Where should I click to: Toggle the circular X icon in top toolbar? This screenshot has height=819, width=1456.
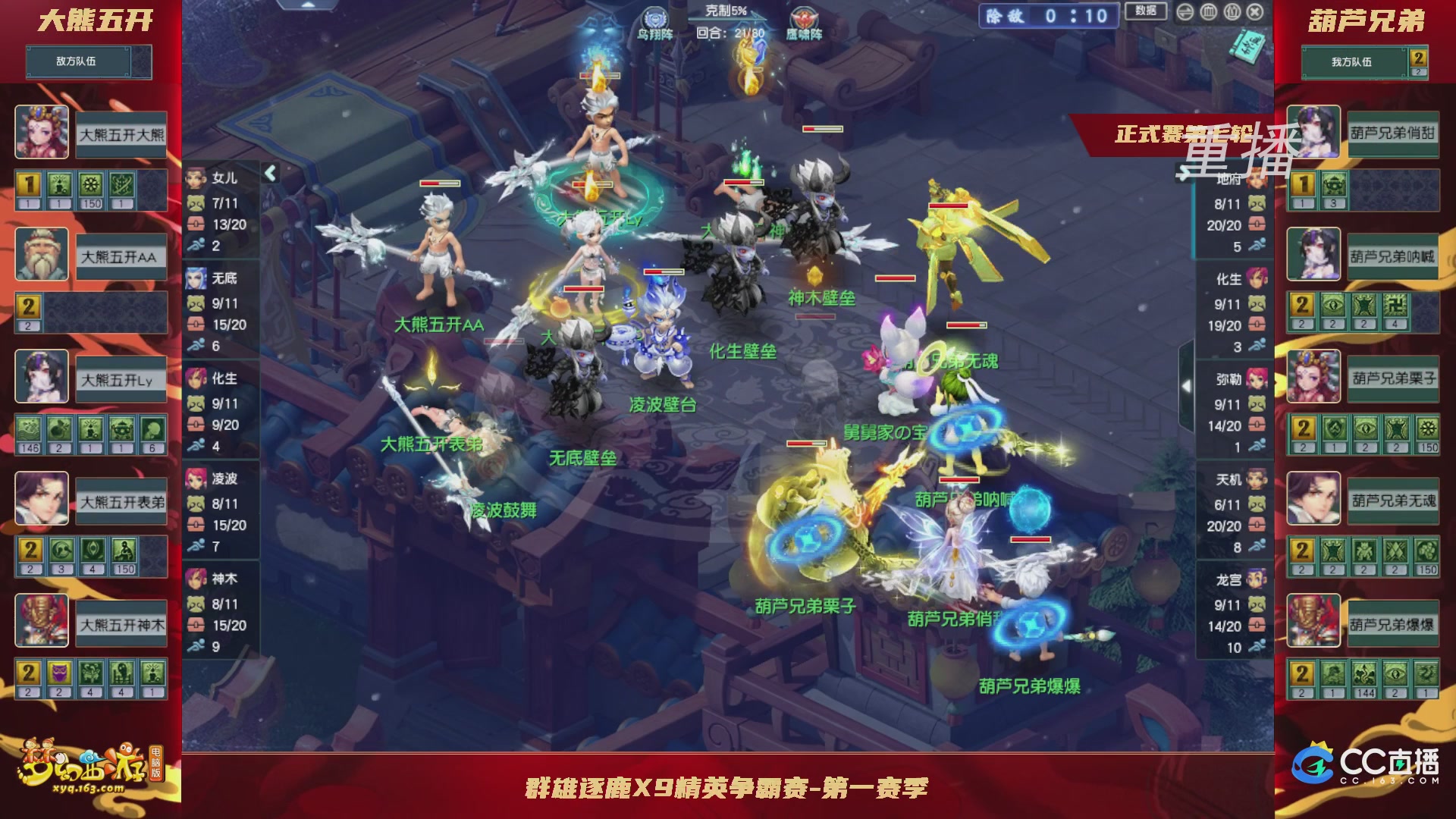pos(1254,12)
